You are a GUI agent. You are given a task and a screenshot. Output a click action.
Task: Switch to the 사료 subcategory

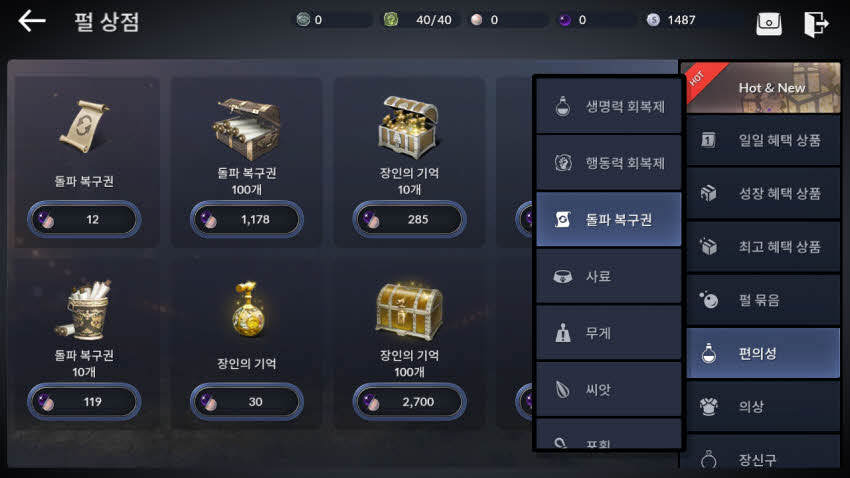click(608, 276)
